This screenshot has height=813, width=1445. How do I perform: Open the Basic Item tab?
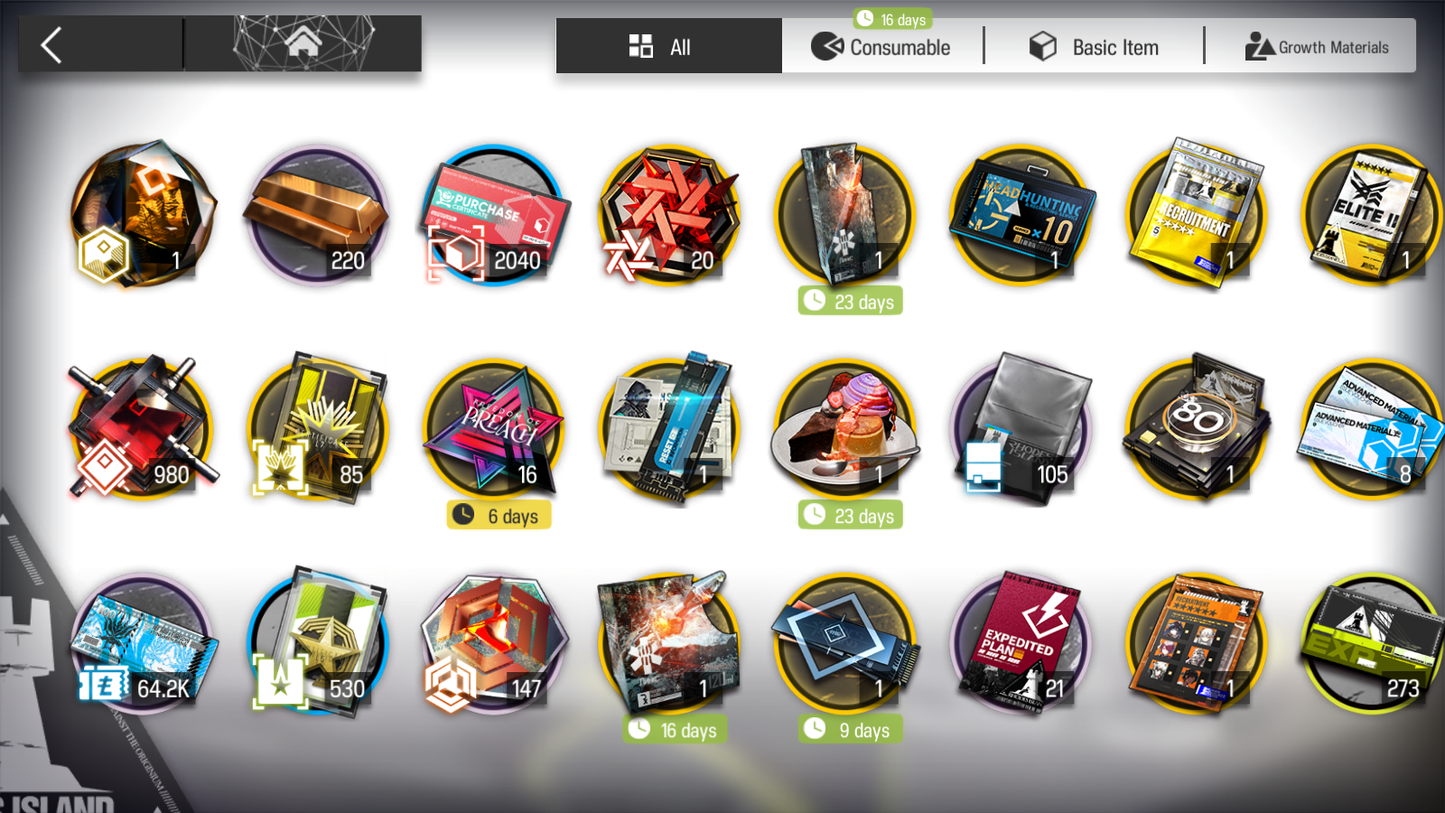coord(1094,47)
